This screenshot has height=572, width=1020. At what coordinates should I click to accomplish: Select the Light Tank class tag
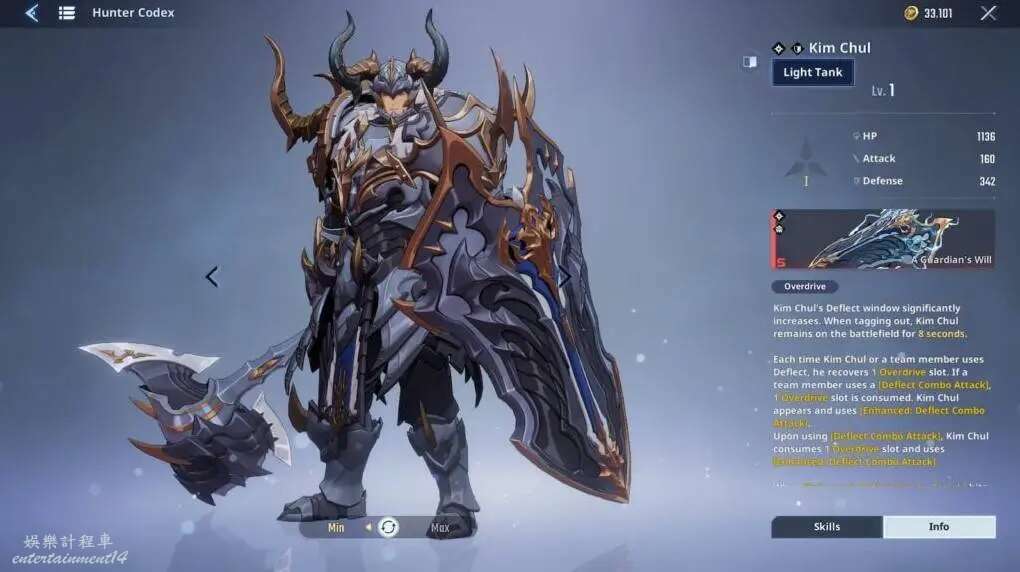[x=812, y=72]
